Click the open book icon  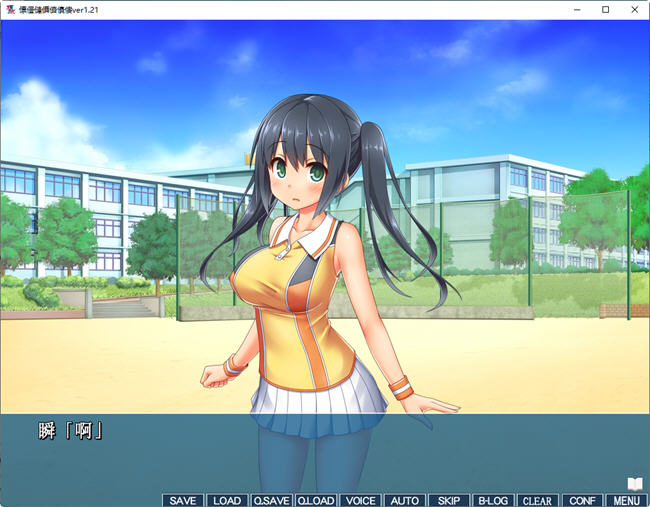[x=634, y=484]
